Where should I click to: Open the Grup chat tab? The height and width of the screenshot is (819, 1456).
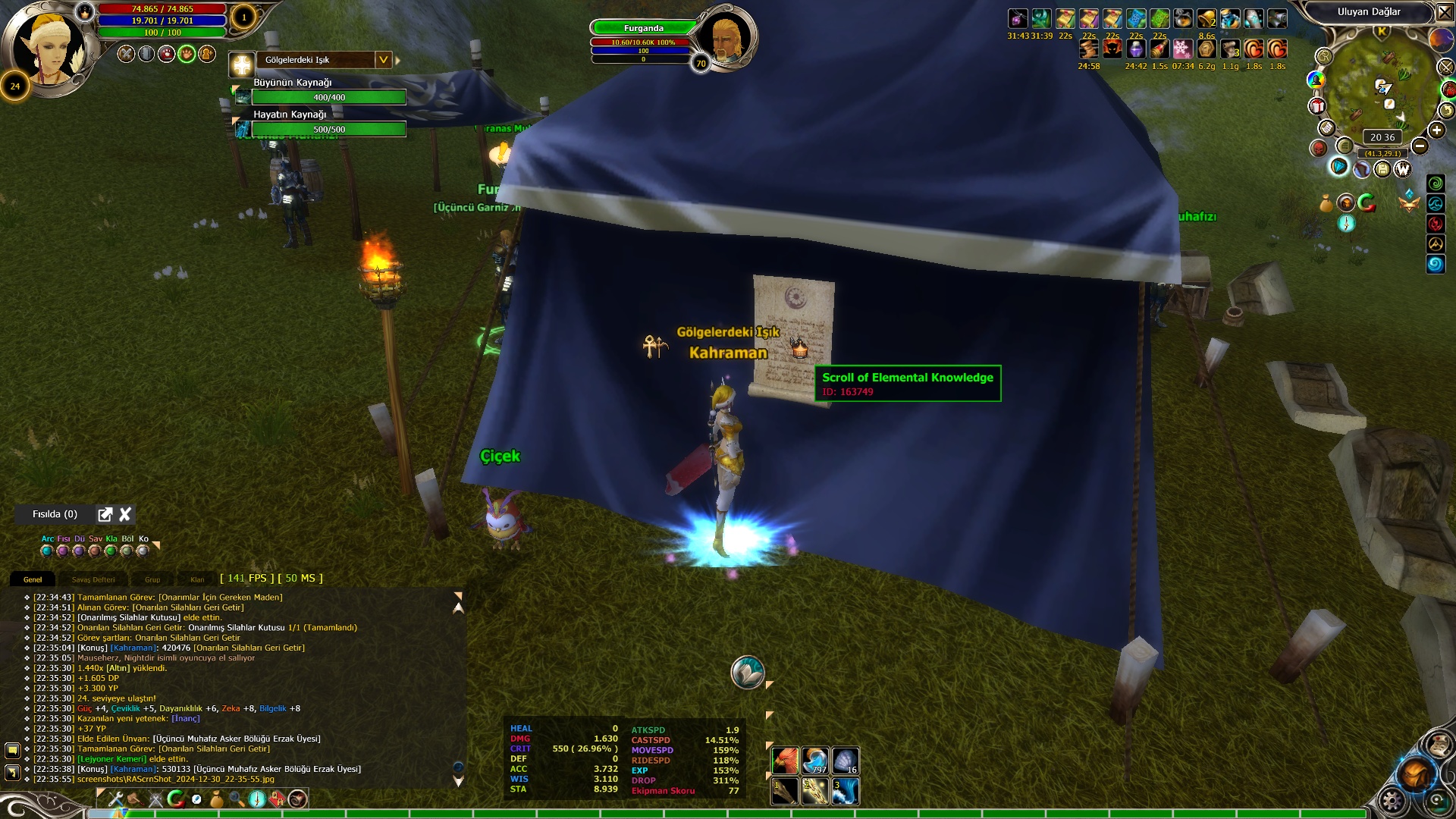(152, 579)
